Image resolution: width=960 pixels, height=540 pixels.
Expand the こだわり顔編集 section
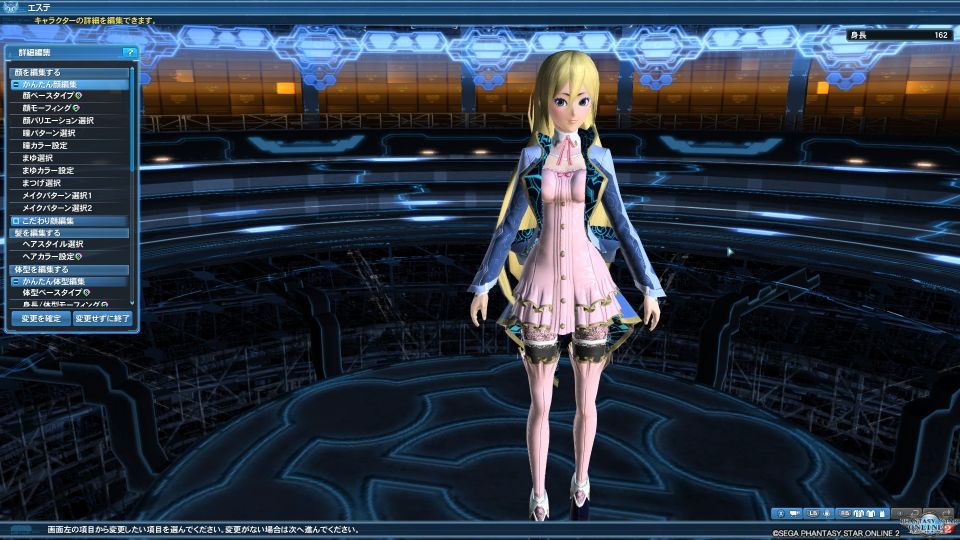16,220
